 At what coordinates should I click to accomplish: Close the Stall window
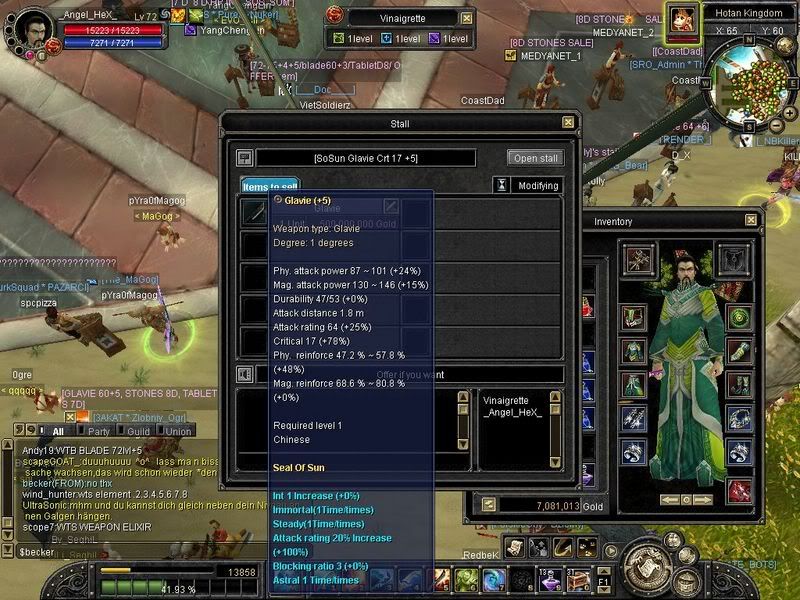[568, 123]
